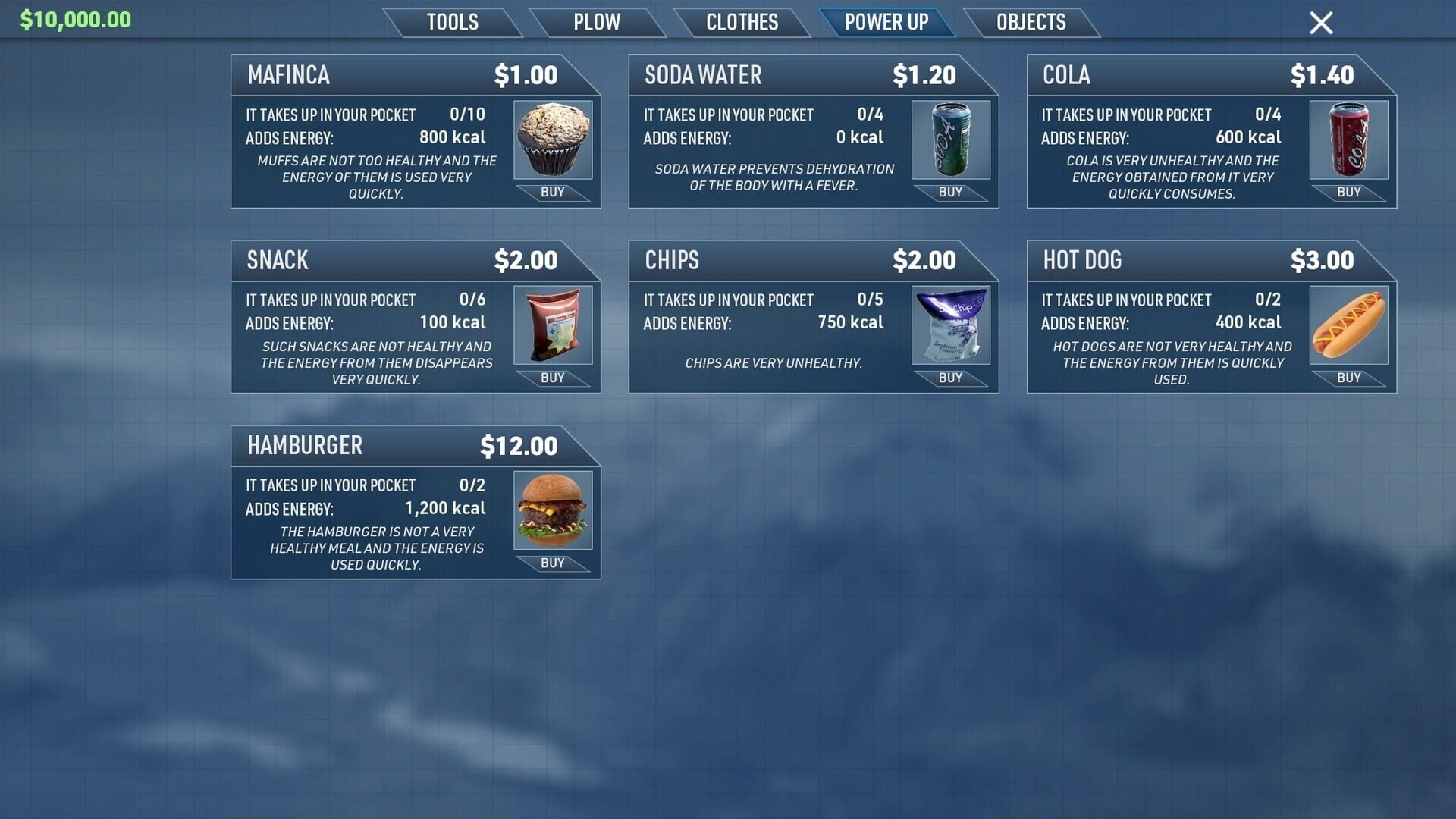Purchase the Hamburger

(x=552, y=563)
